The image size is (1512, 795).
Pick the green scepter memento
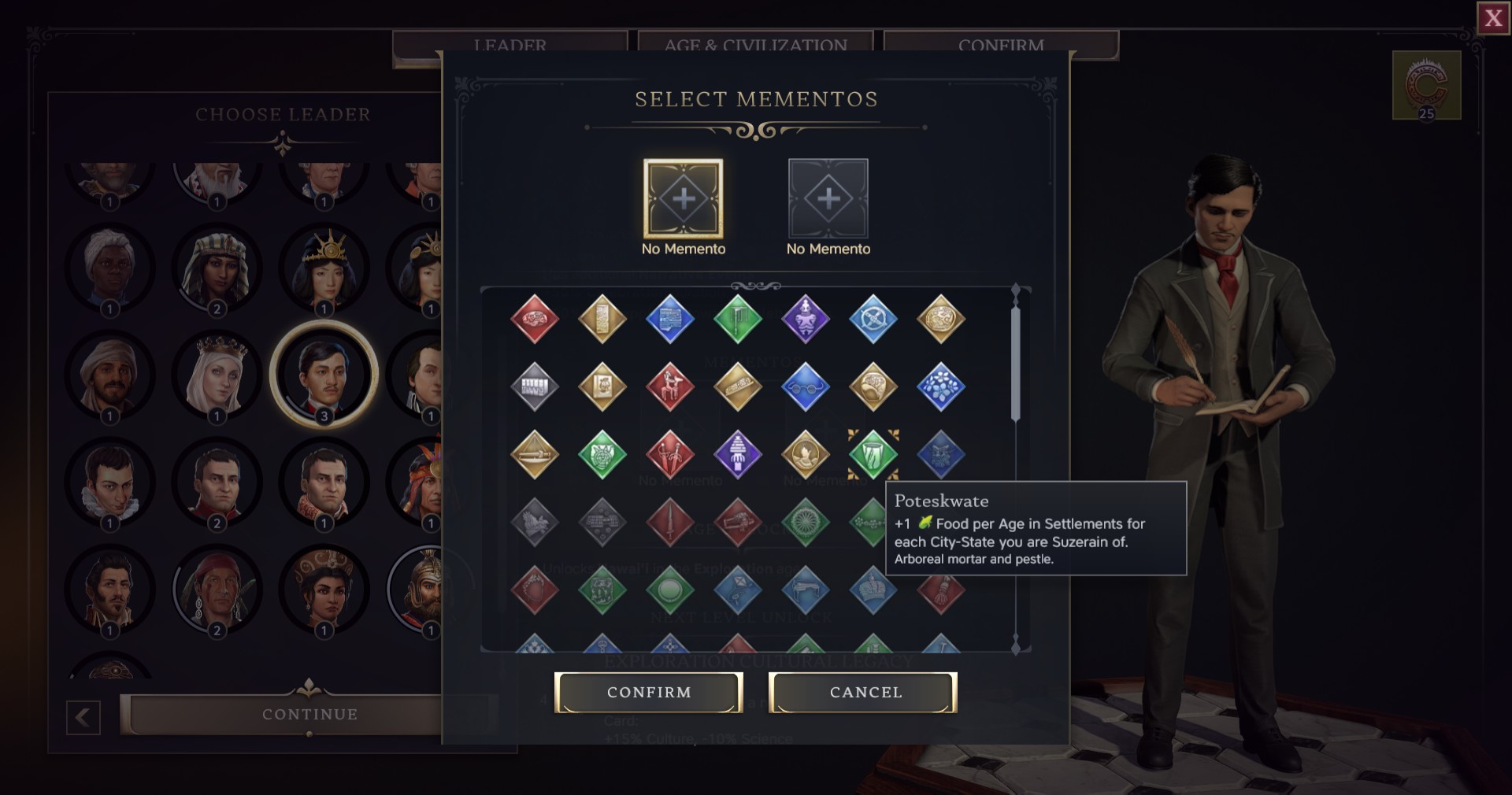coord(737,319)
